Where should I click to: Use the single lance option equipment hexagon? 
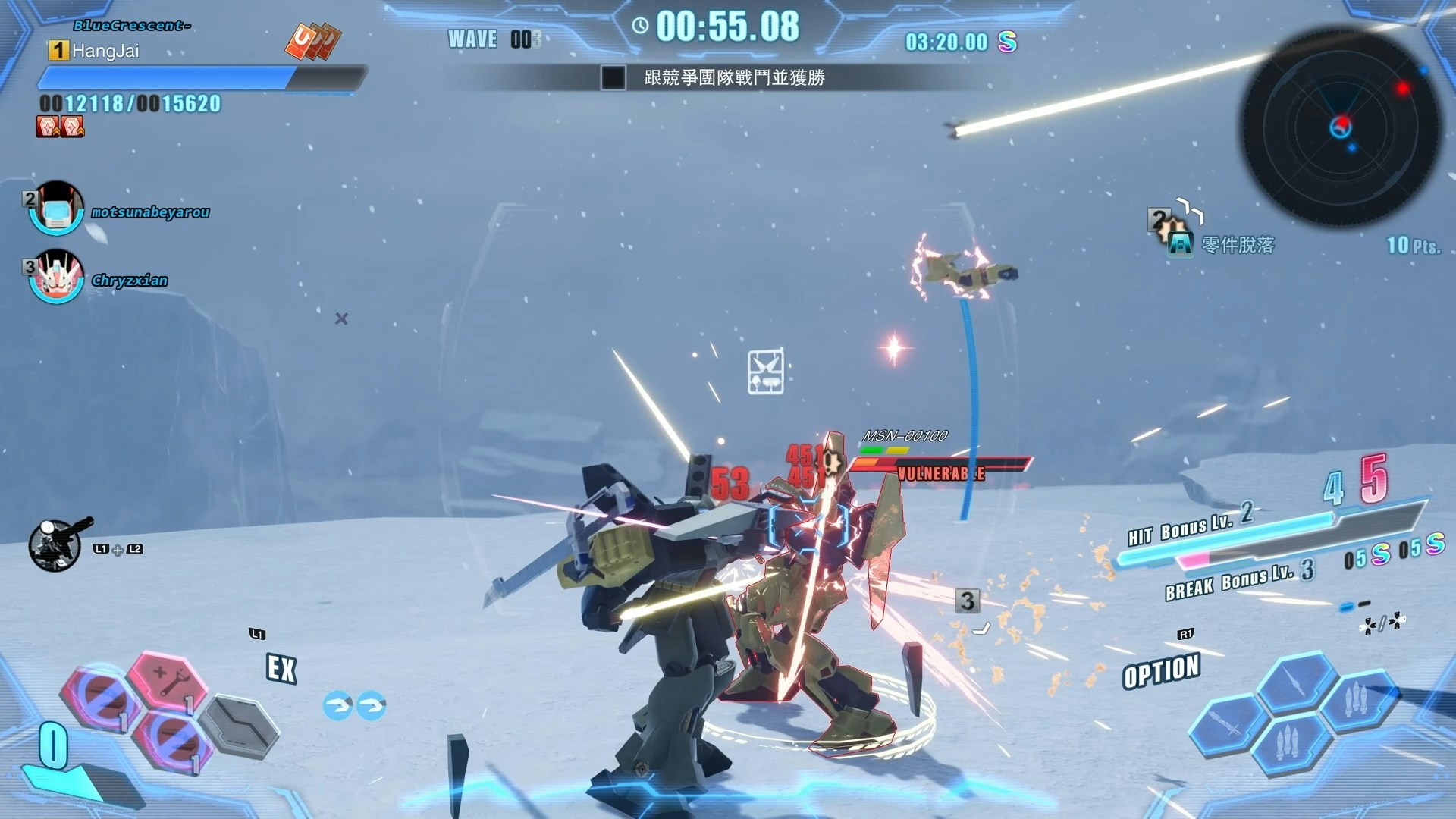[1298, 682]
